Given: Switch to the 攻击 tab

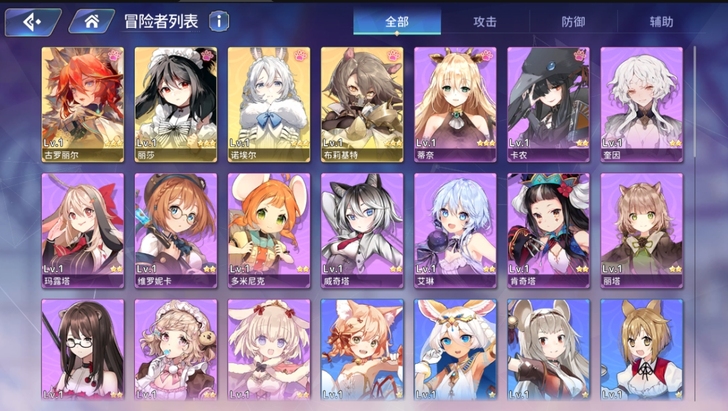Looking at the screenshot, I should 487,21.
